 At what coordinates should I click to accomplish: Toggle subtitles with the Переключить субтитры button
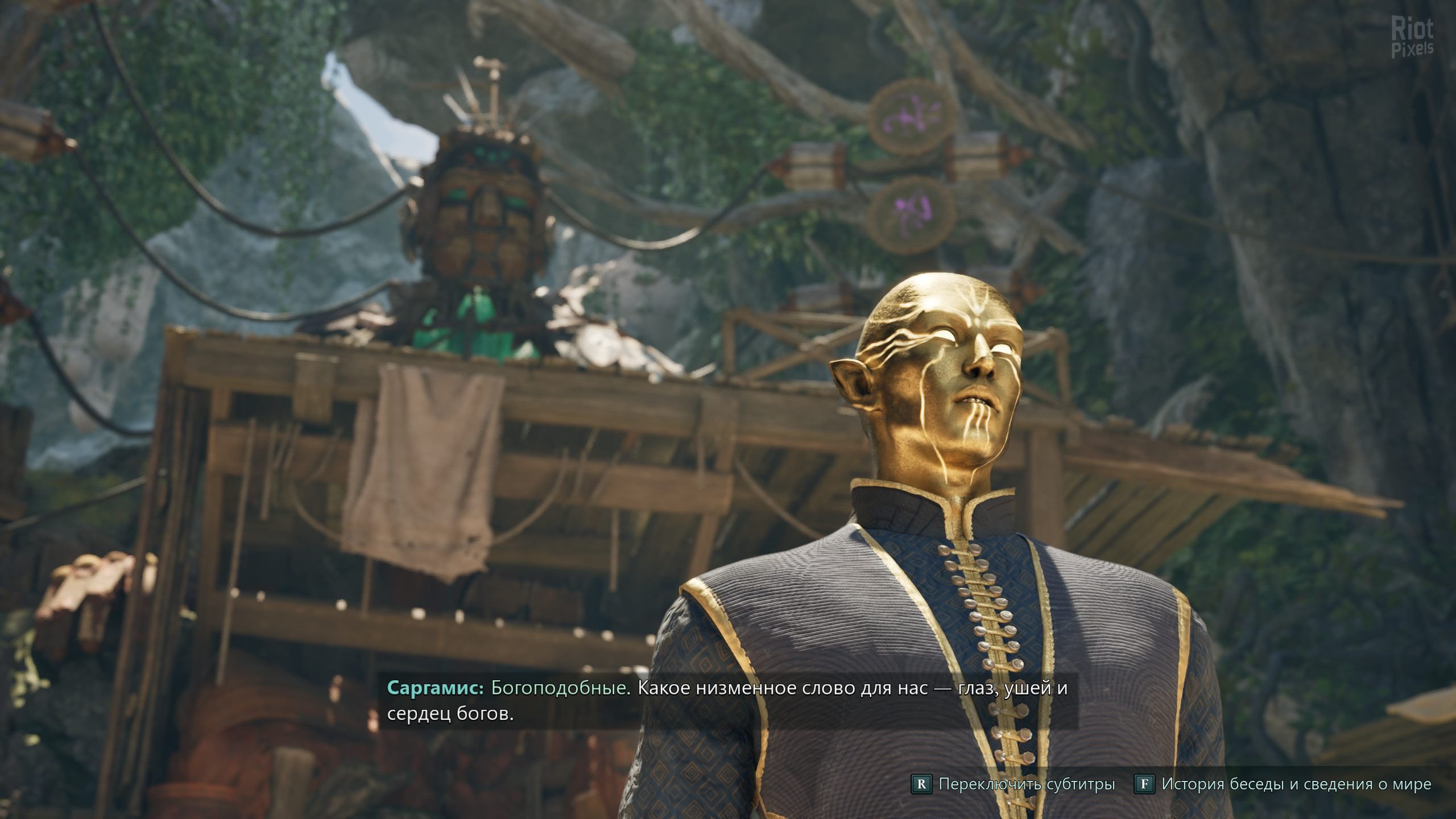coord(1013,784)
